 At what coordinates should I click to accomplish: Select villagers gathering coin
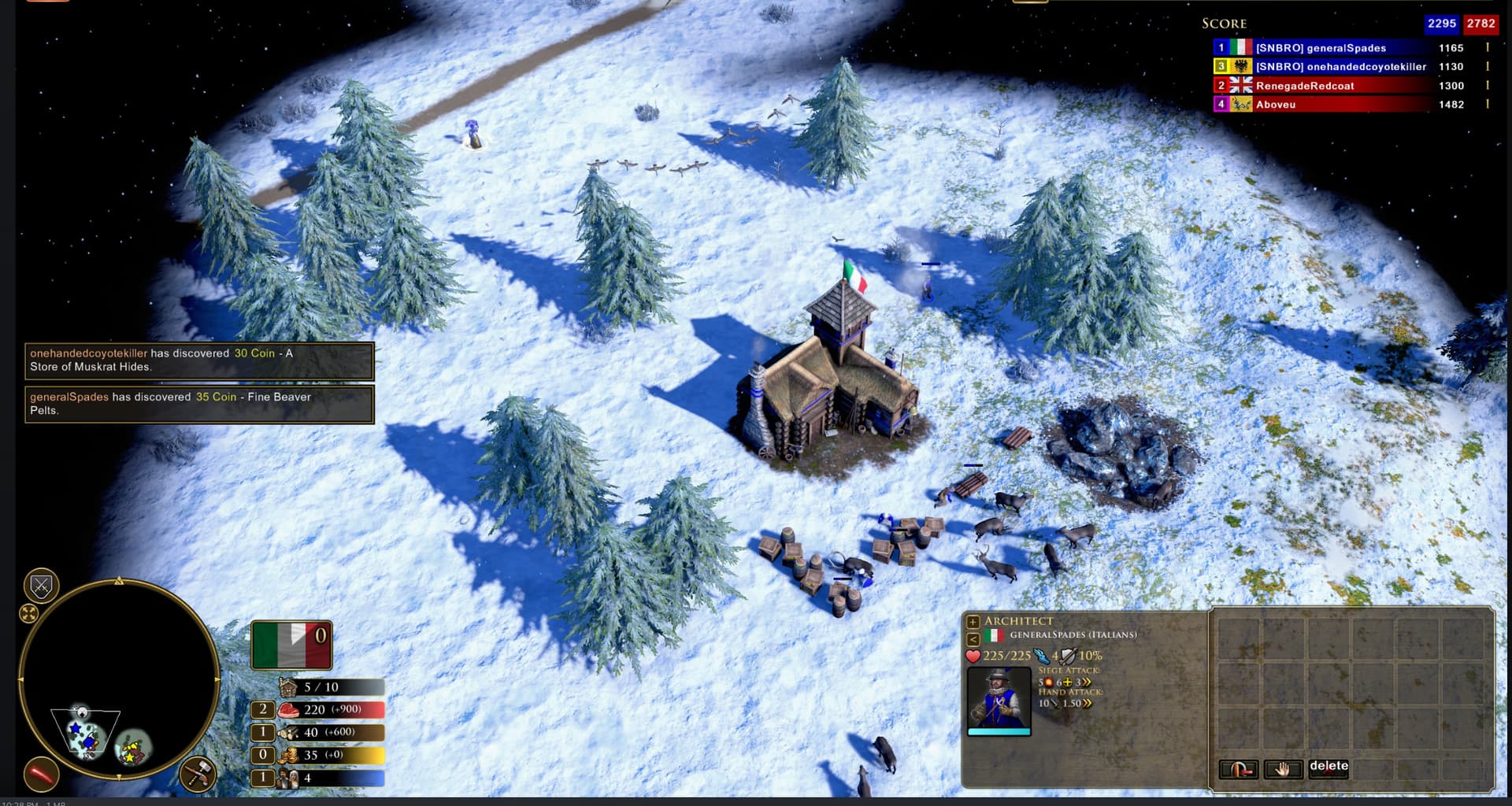pos(263,756)
